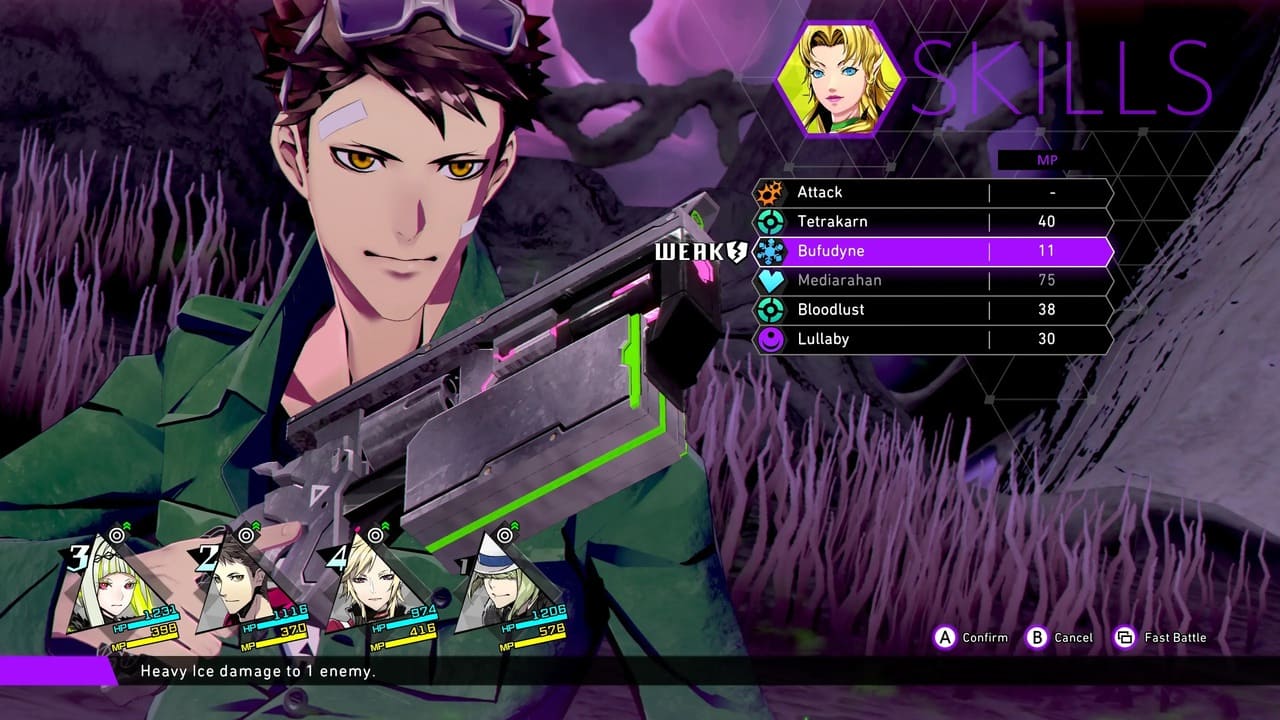Screen dimensions: 1280x720
Task: Select the party member with 1231 HP
Action: coord(115,592)
